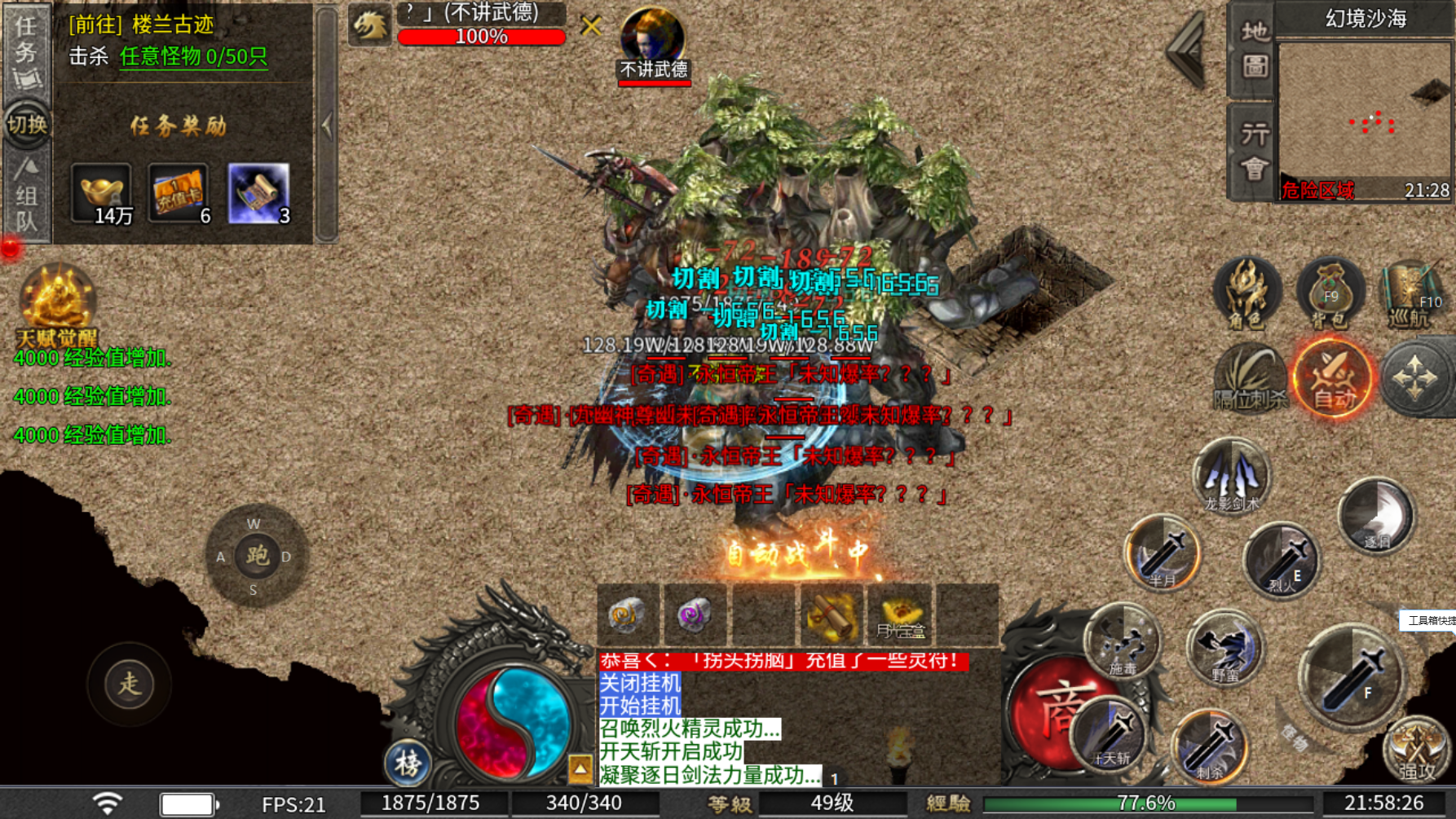Switch to the 组队 team tab
Image resolution: width=1456 pixels, height=819 pixels.
[x=26, y=196]
